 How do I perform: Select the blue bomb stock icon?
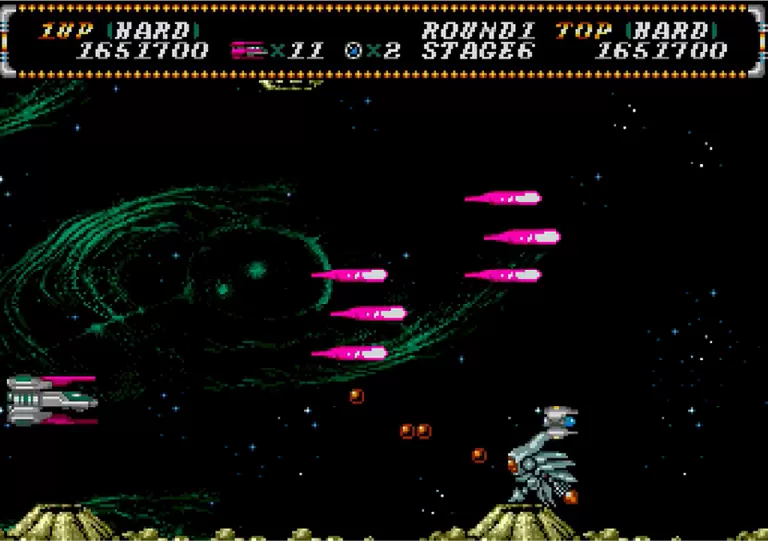(x=352, y=50)
